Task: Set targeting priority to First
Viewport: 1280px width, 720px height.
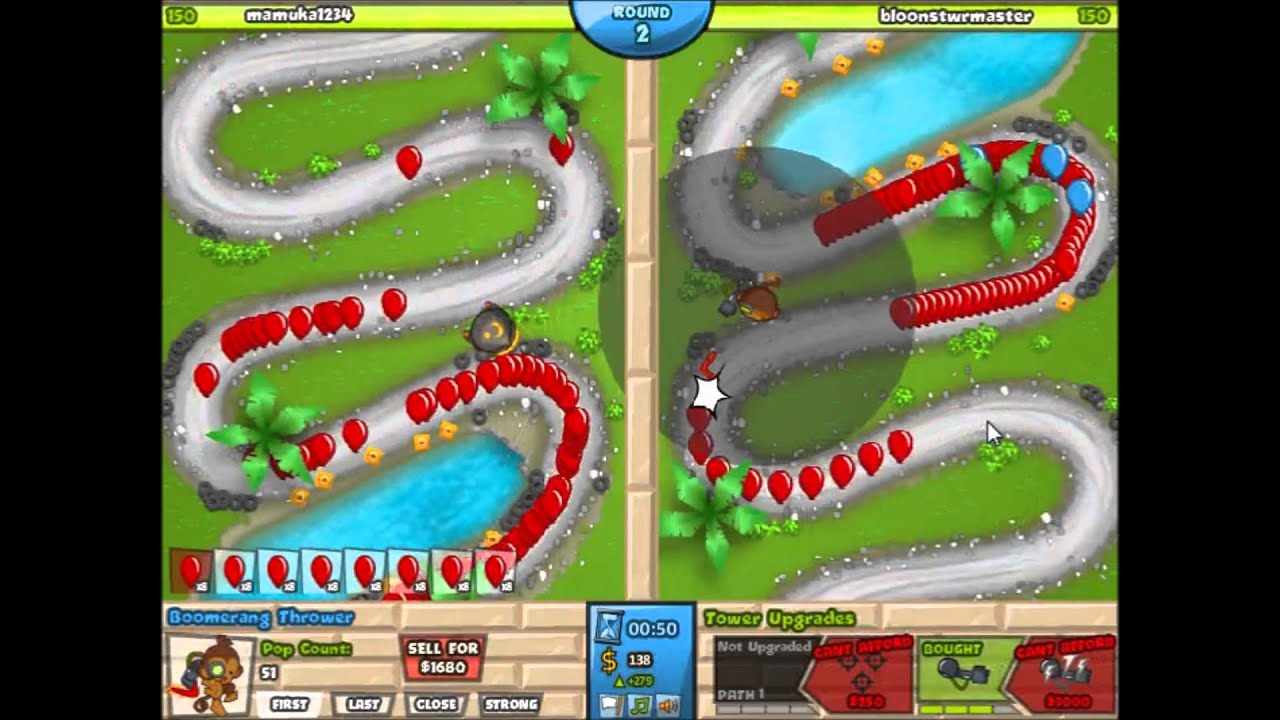Action: [289, 704]
